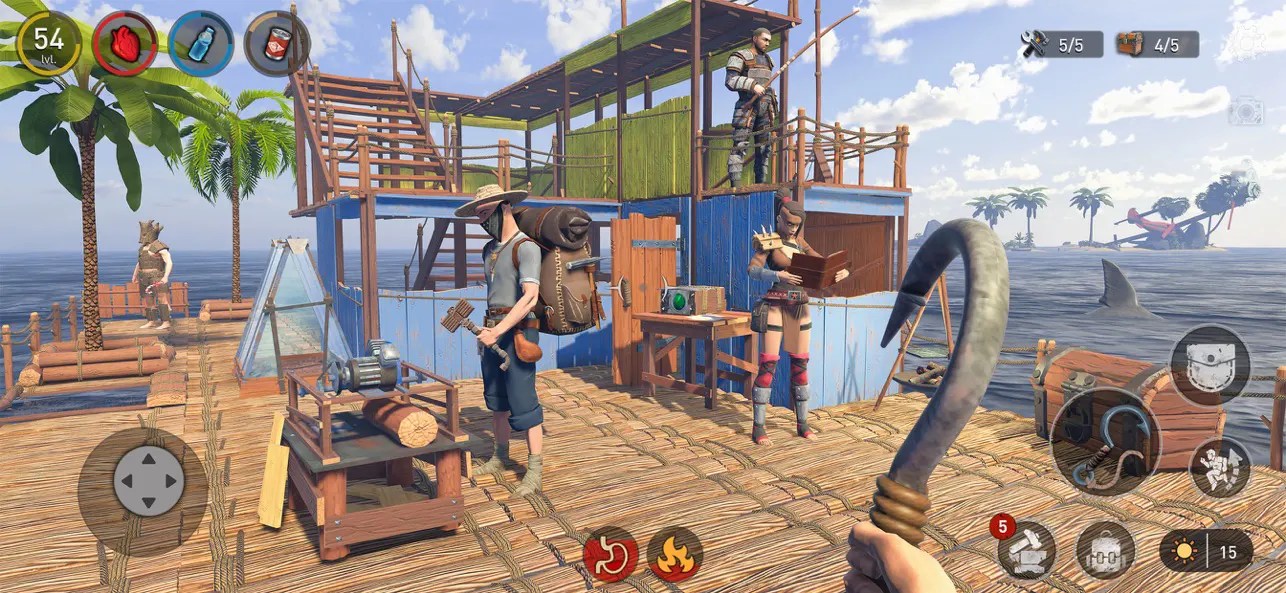1286x593 pixels.
Task: Tap the sun day counter
Action: (x=1205, y=551)
